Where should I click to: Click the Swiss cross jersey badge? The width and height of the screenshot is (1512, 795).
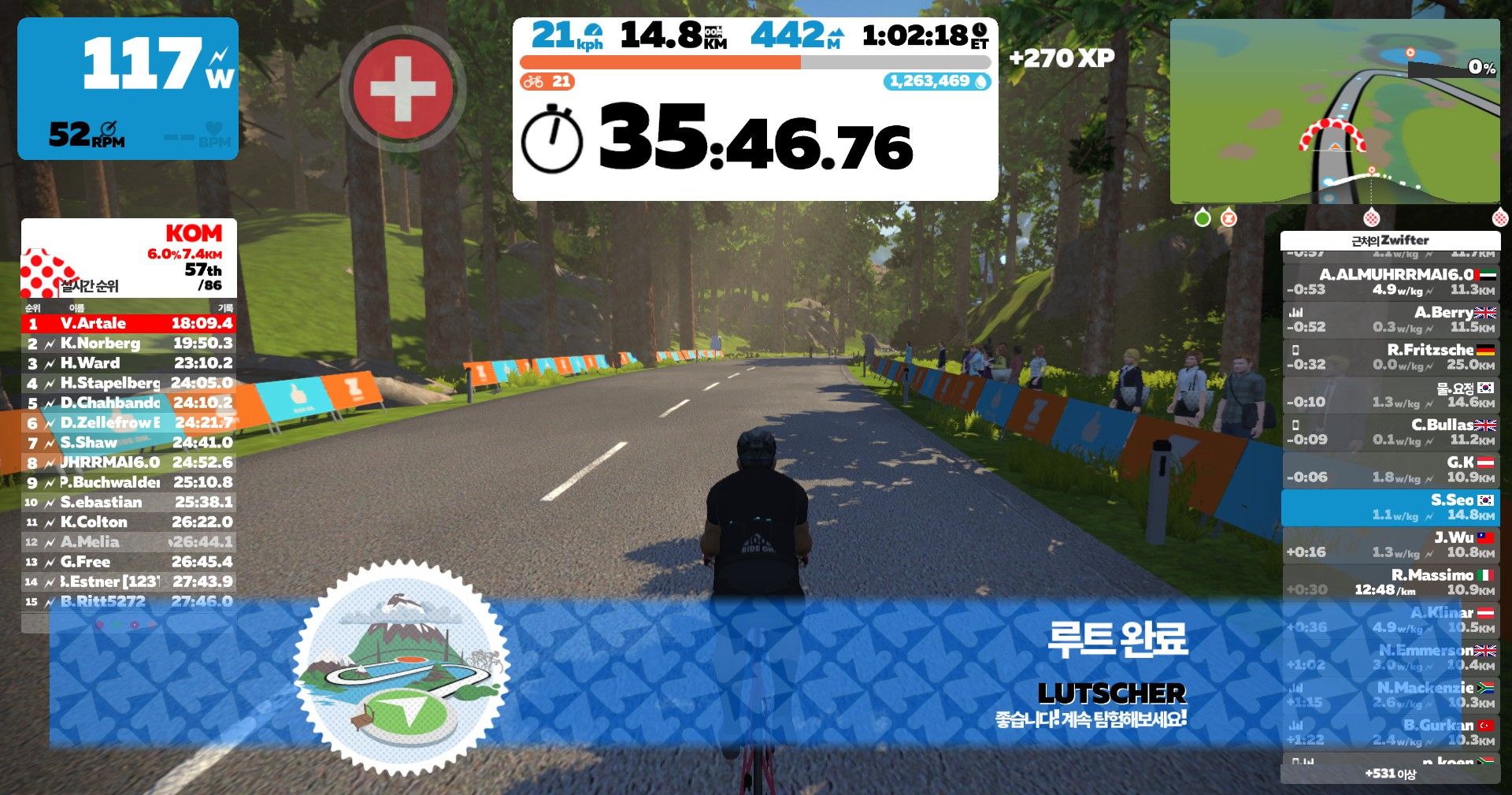[x=402, y=89]
